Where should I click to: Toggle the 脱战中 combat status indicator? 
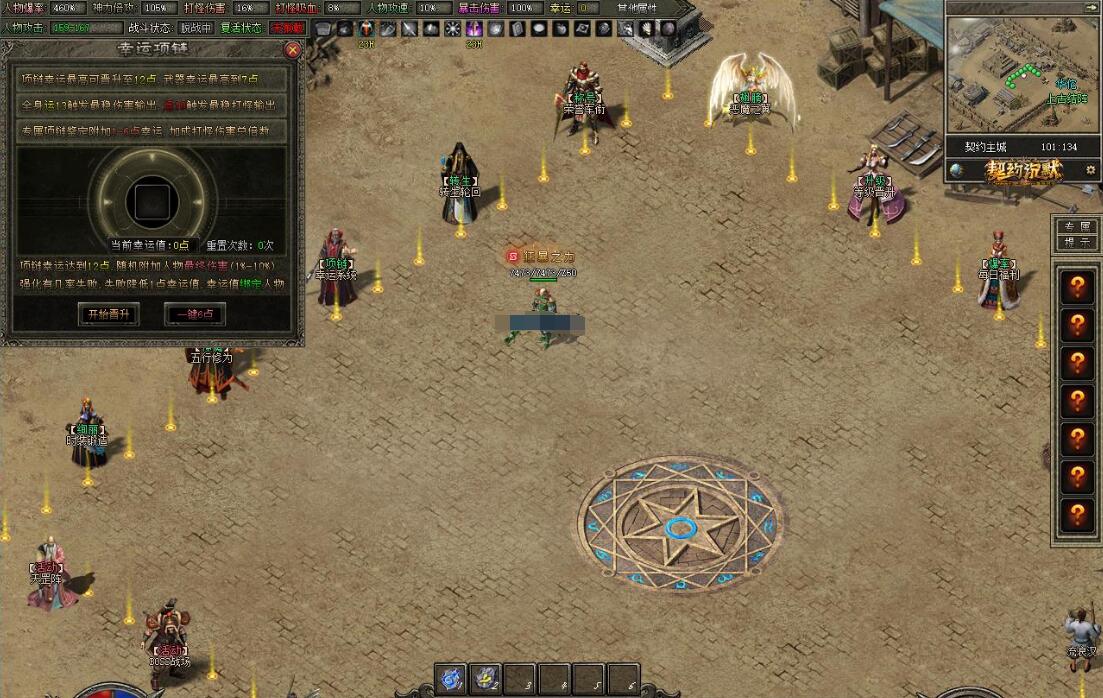195,28
